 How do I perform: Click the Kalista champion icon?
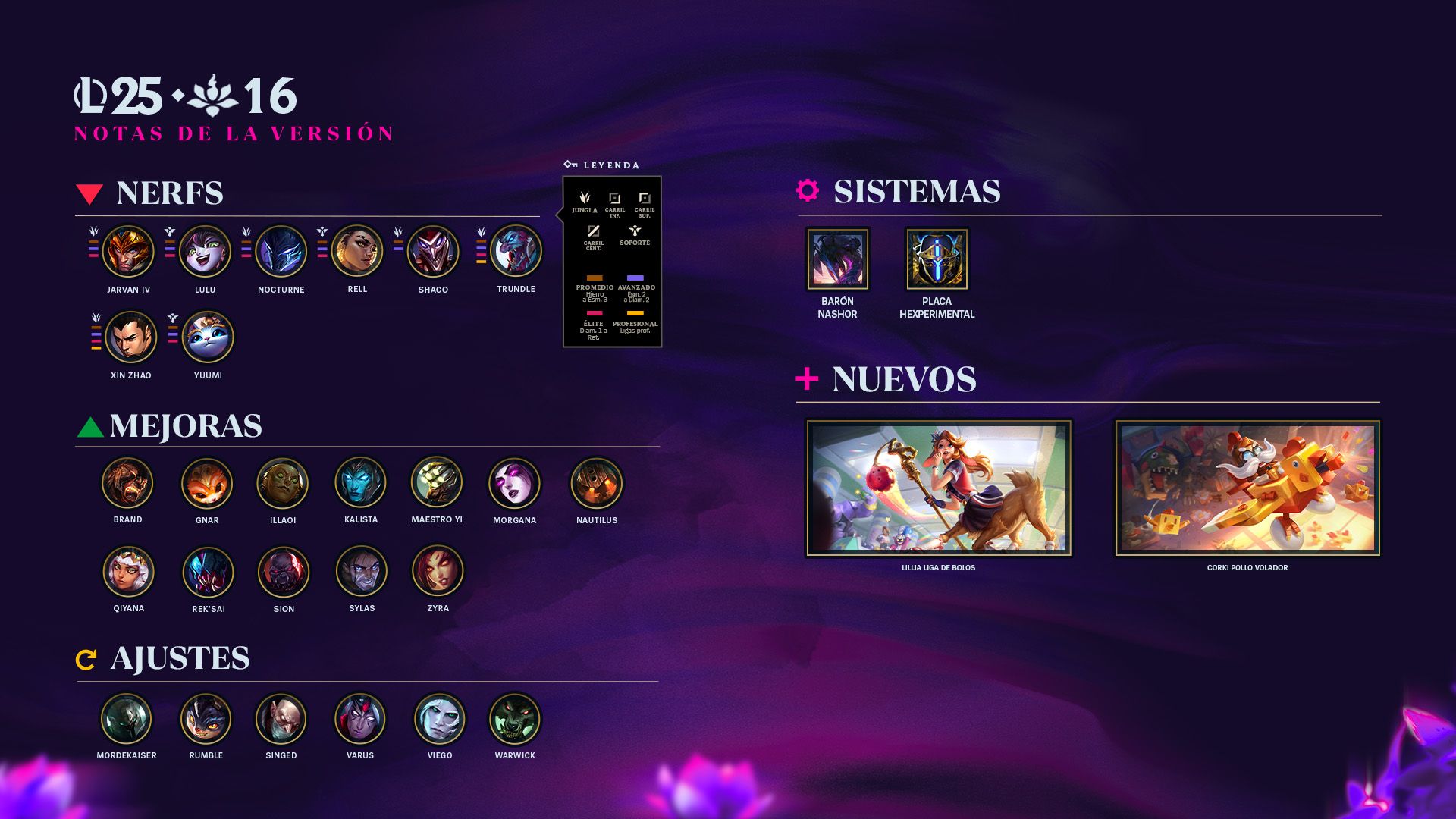pos(361,483)
